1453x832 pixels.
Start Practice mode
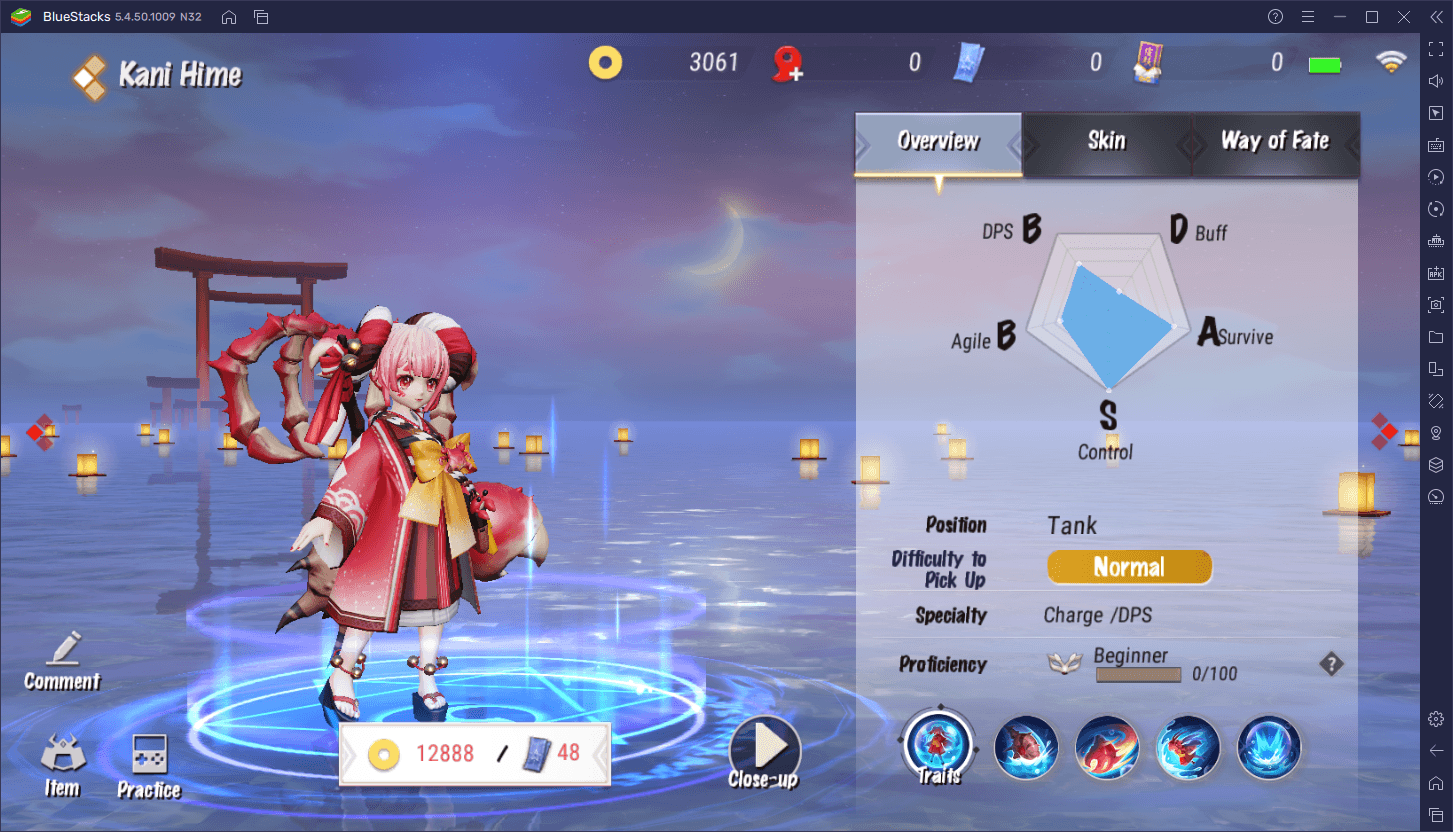[149, 766]
